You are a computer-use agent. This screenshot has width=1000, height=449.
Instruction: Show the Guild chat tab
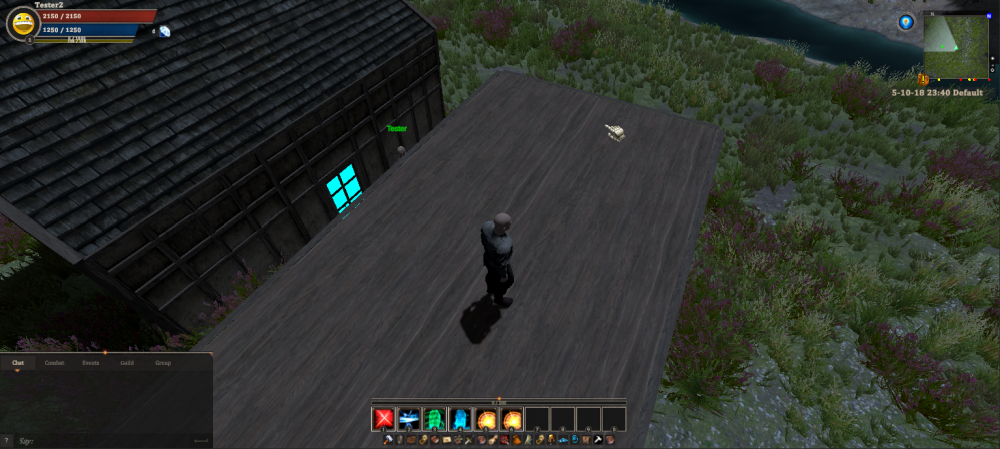click(x=127, y=363)
